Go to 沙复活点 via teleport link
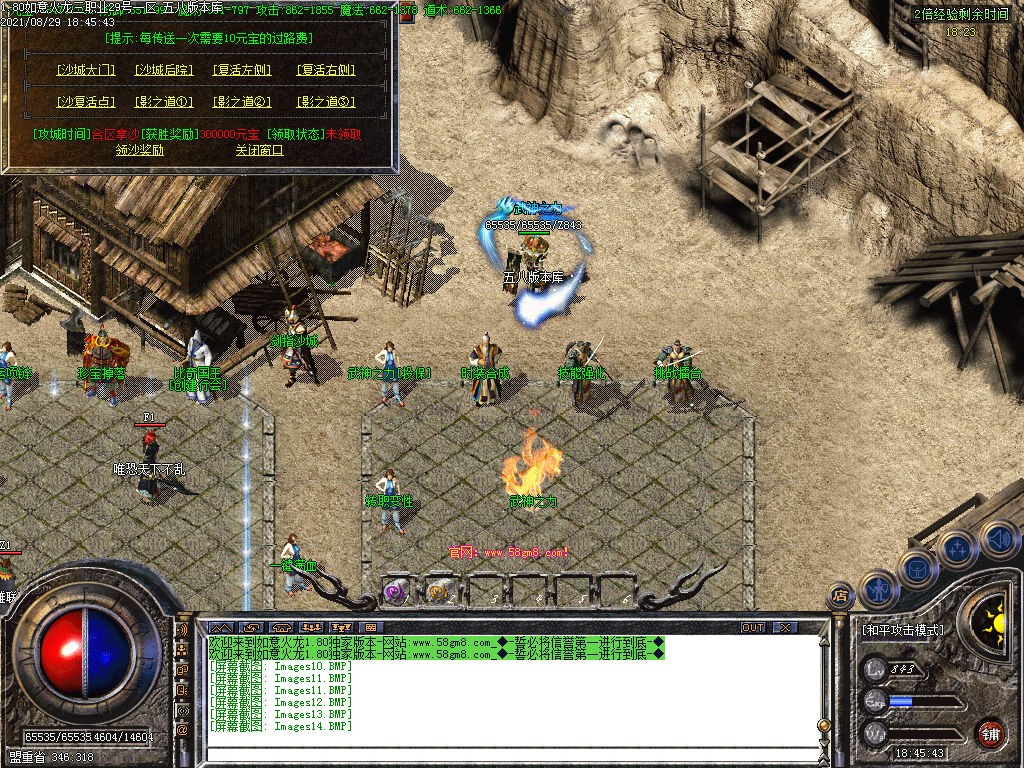The image size is (1024, 768). coord(86,102)
